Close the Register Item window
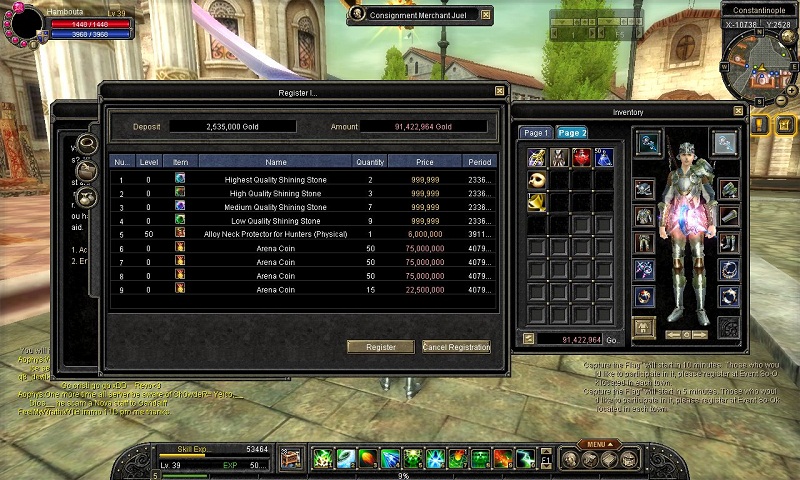The height and width of the screenshot is (480, 800). tap(499, 92)
